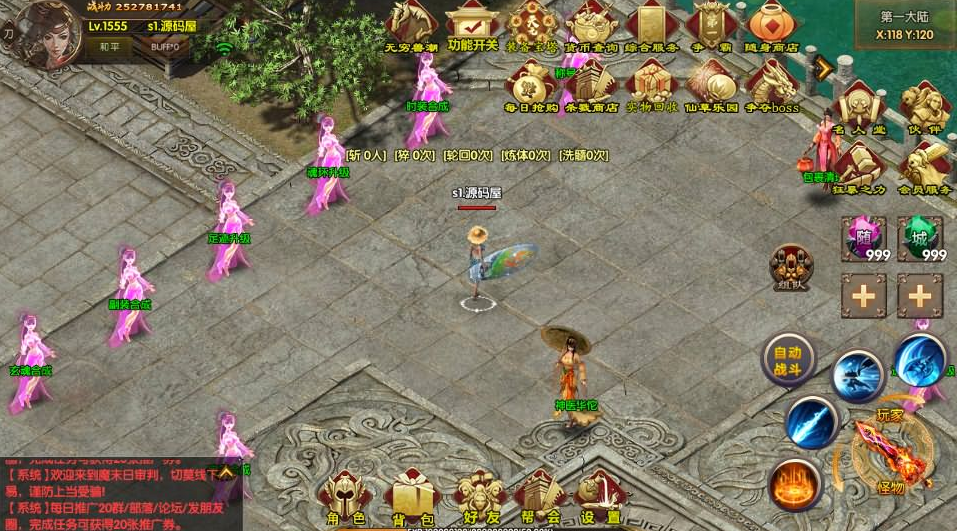Screen dimensions: 958x531
Task: Open 每日抢购 daily deals
Action: (531, 84)
